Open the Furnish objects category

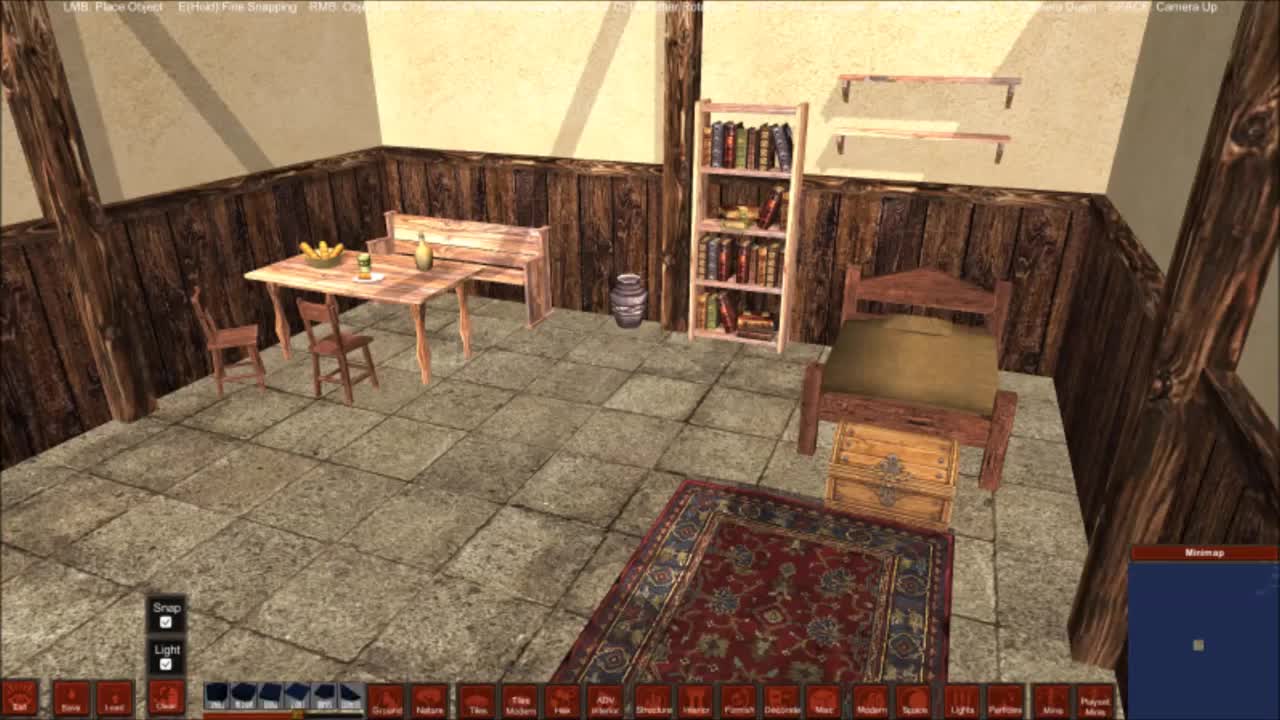point(739,703)
